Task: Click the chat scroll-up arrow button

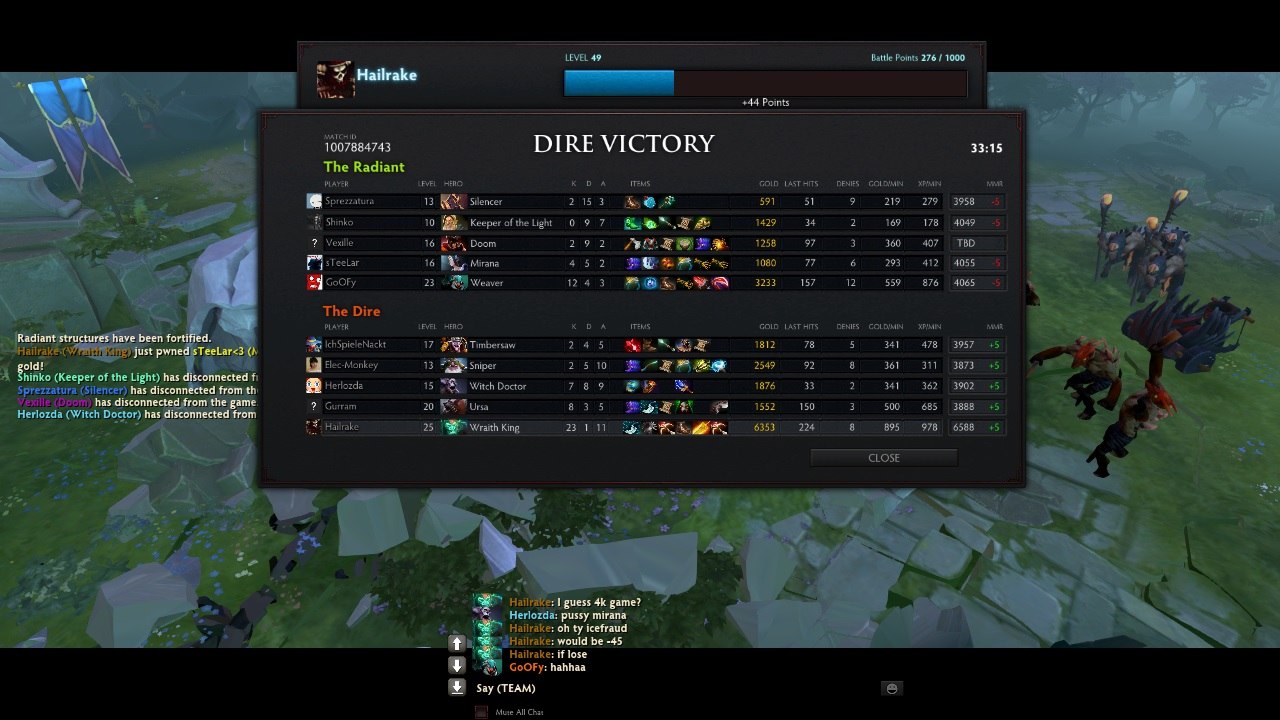Action: pos(457,643)
